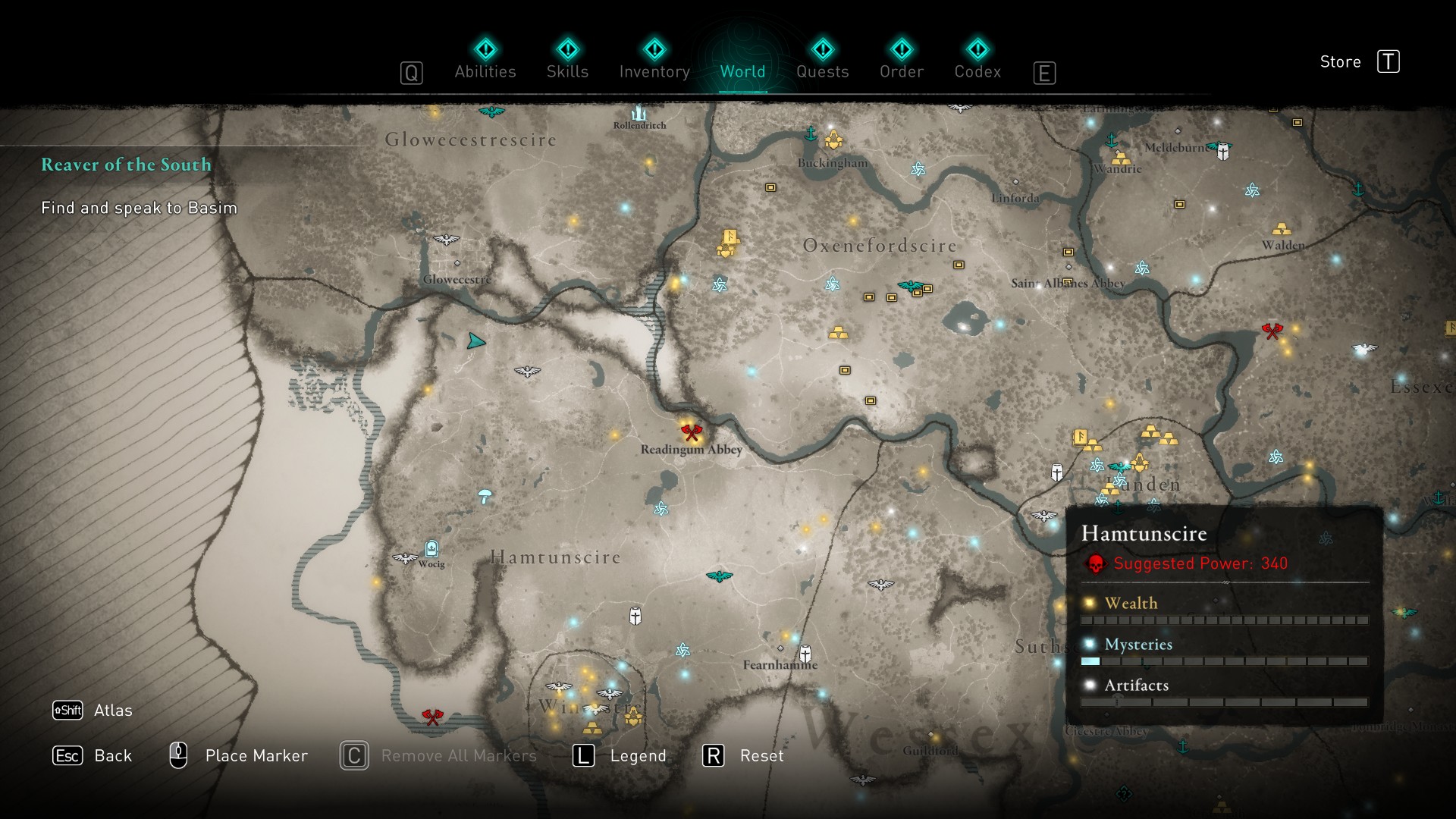
Task: Select the Wocig location marker
Action: [x=431, y=548]
